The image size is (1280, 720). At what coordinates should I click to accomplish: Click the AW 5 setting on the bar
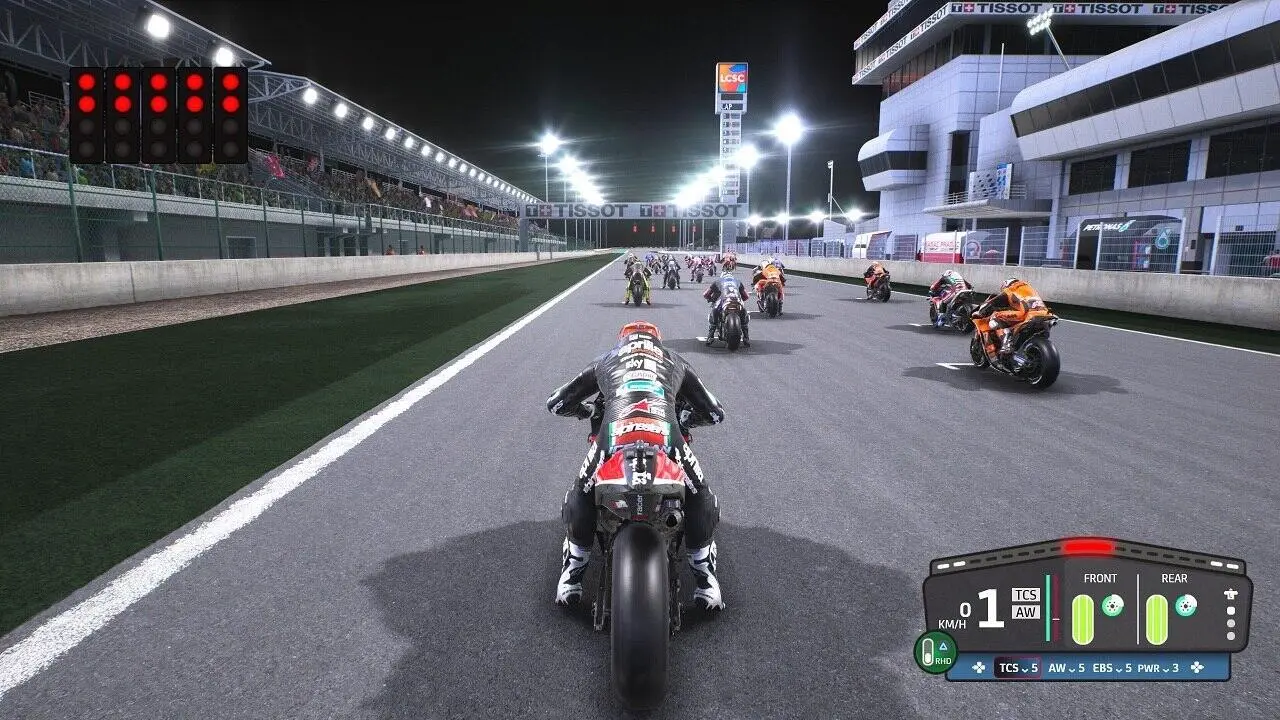click(1066, 669)
